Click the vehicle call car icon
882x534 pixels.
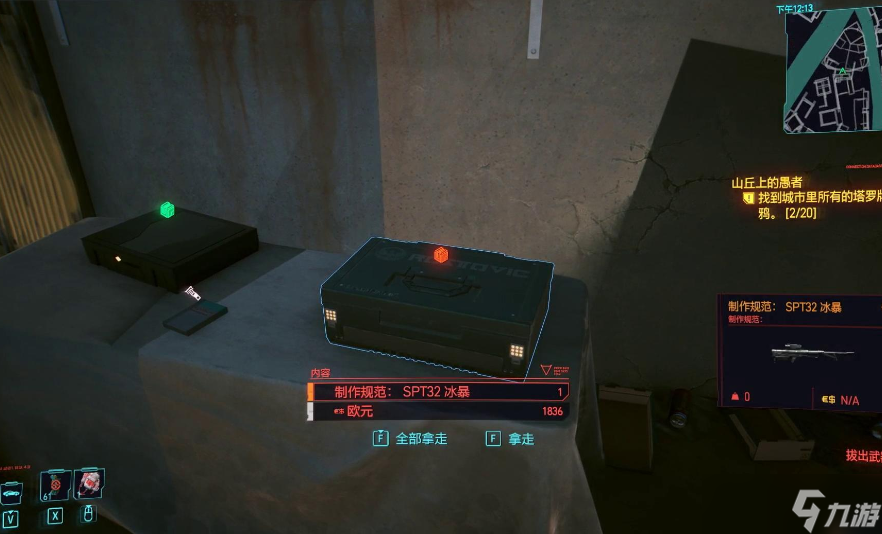coord(11,492)
